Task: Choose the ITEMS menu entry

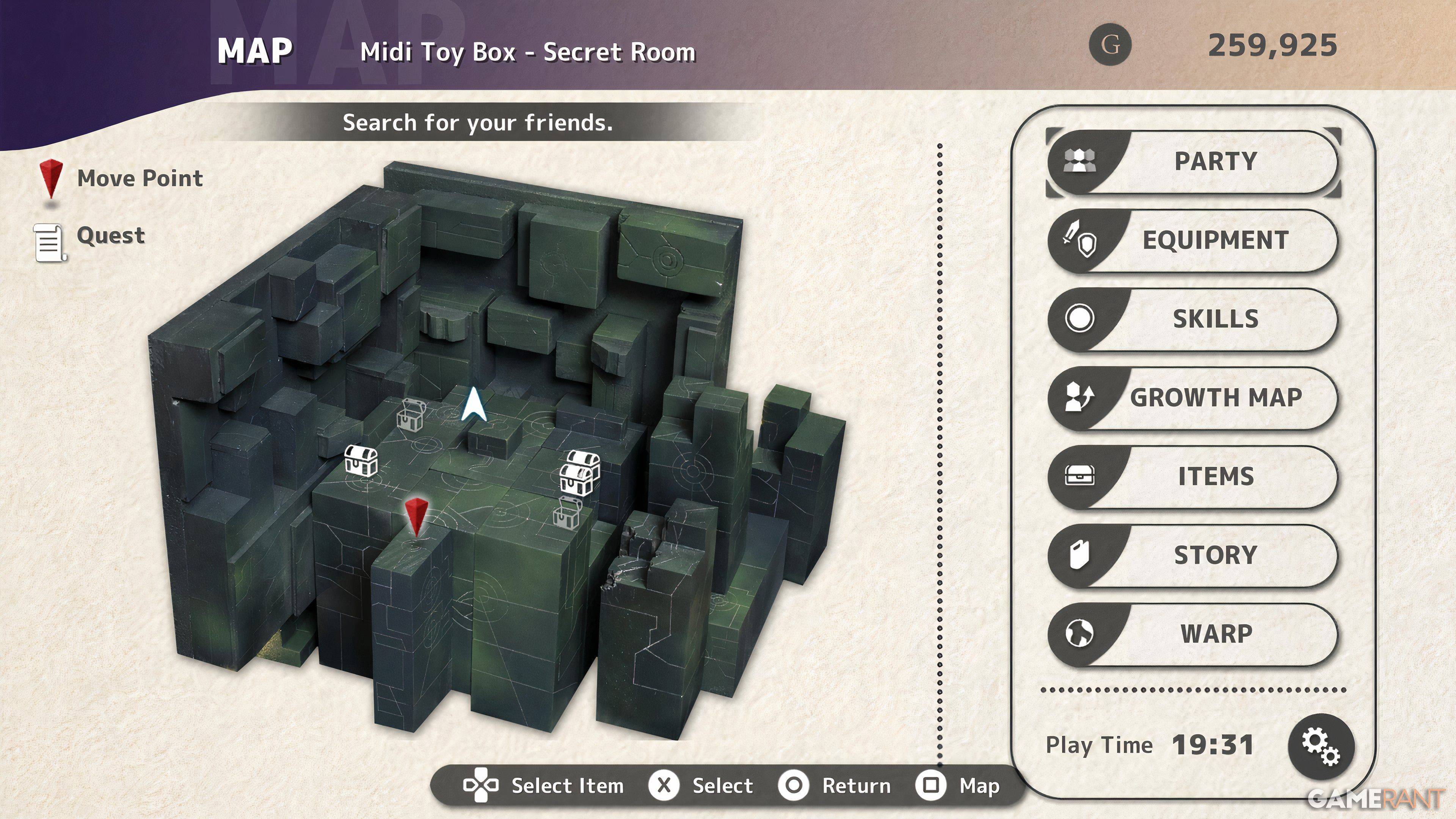Action: pos(1192,477)
